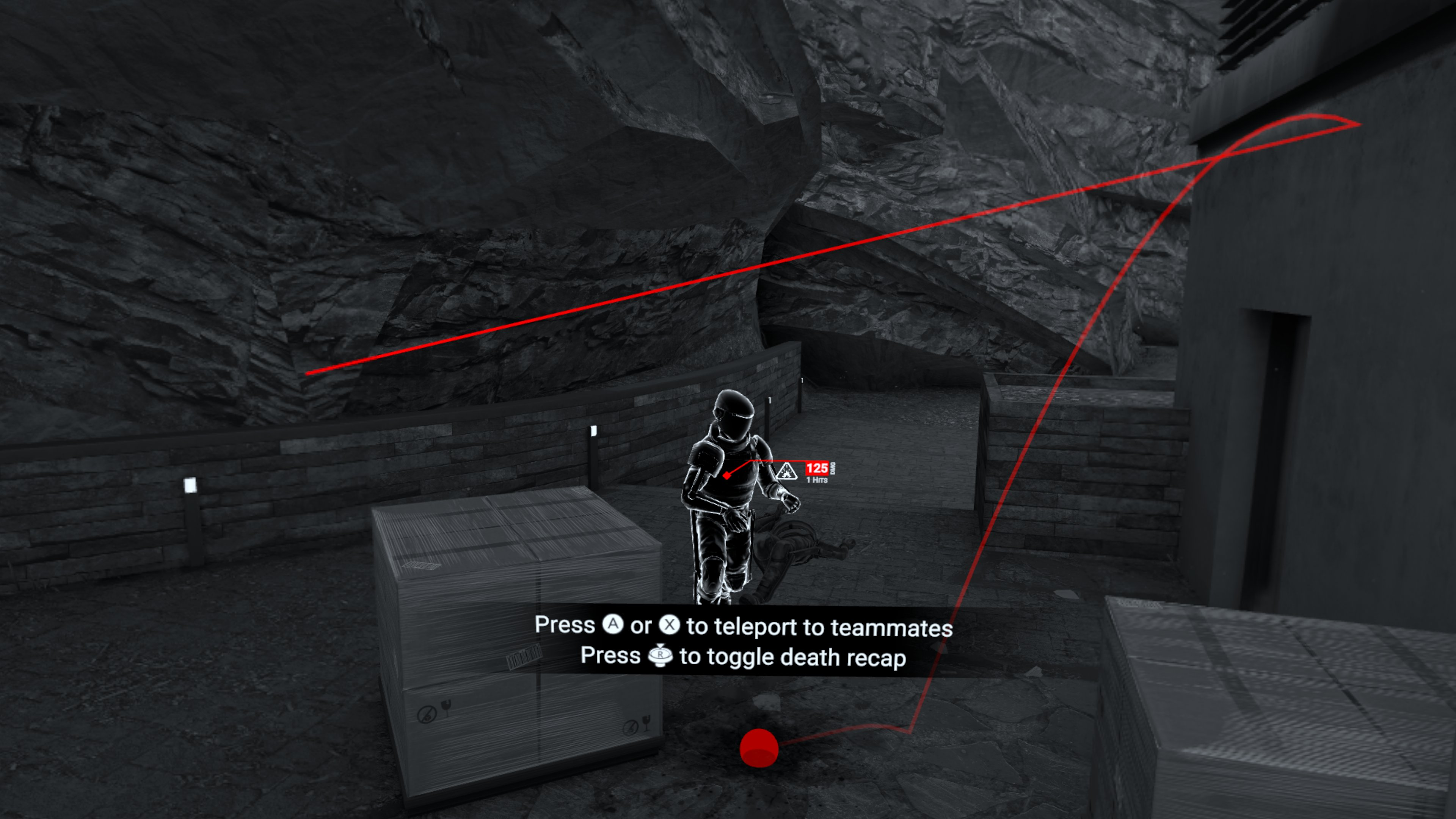The image size is (1456, 819).
Task: Click the crossed-out handling symbol on the crate
Action: coord(428,714)
